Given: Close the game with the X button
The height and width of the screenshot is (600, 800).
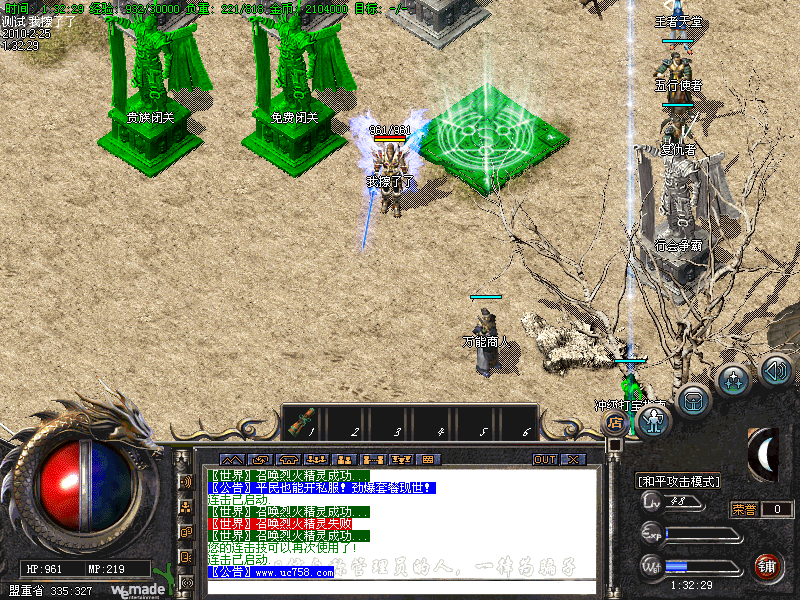Looking at the screenshot, I should pyautogui.click(x=573, y=459).
